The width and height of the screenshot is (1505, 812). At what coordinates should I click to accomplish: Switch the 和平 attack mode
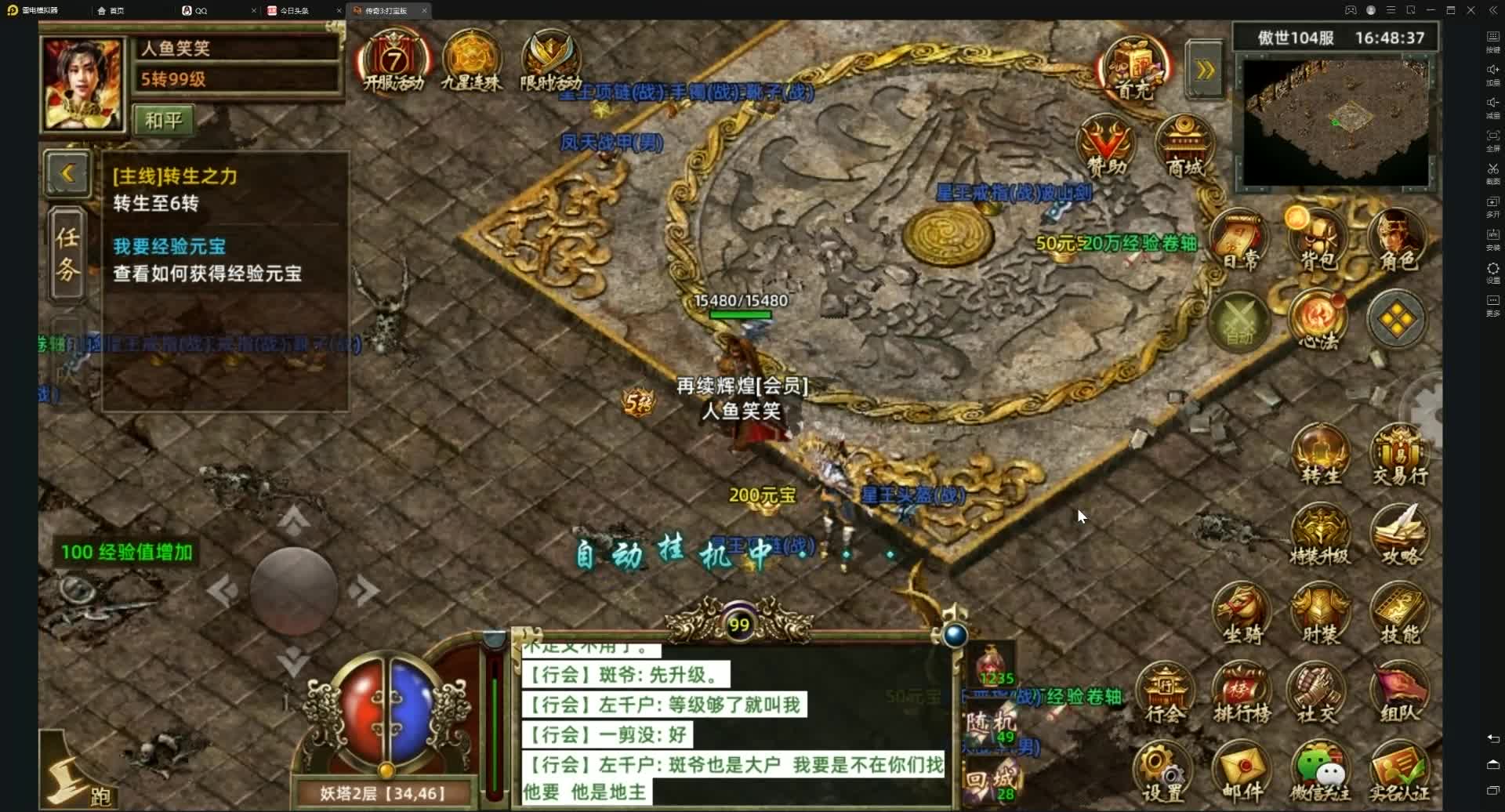point(163,120)
